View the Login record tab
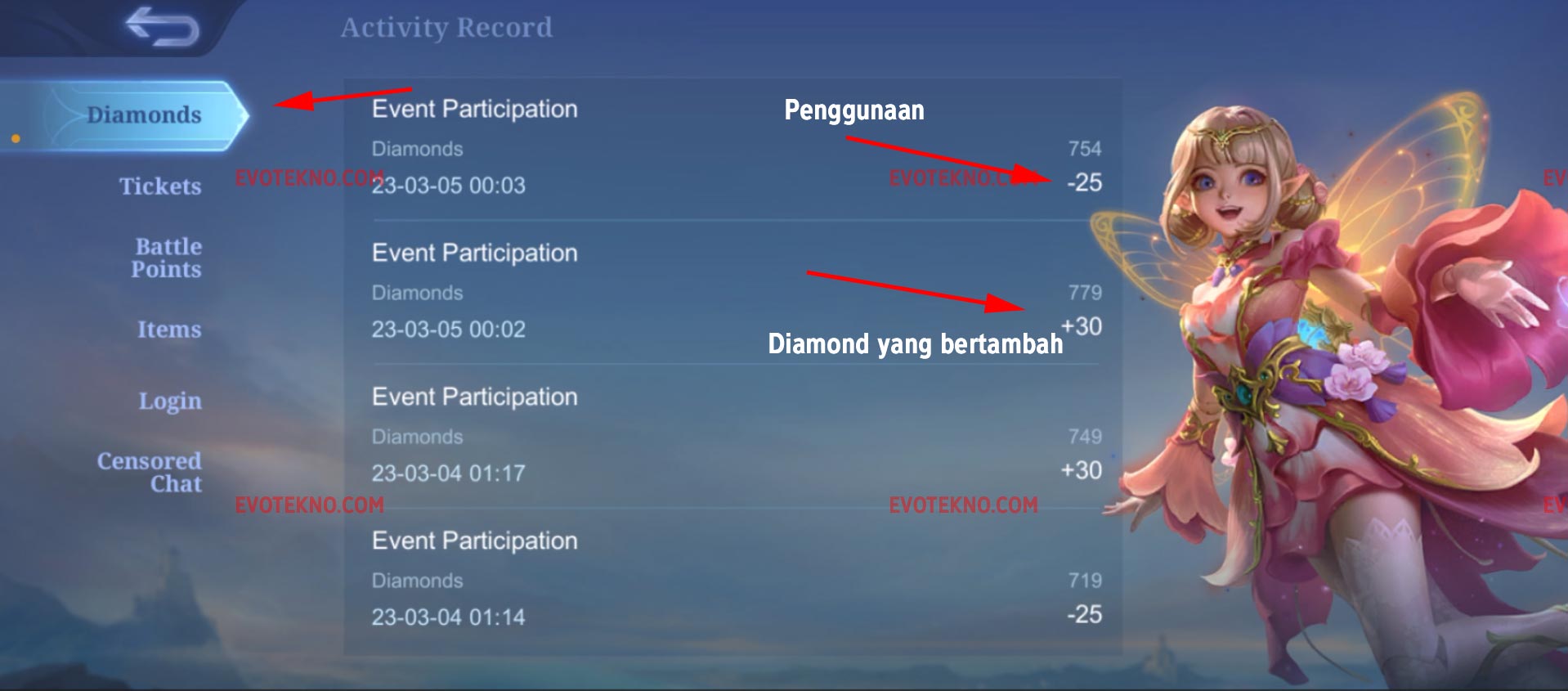Screen dimensions: 1568x691 [x=170, y=402]
